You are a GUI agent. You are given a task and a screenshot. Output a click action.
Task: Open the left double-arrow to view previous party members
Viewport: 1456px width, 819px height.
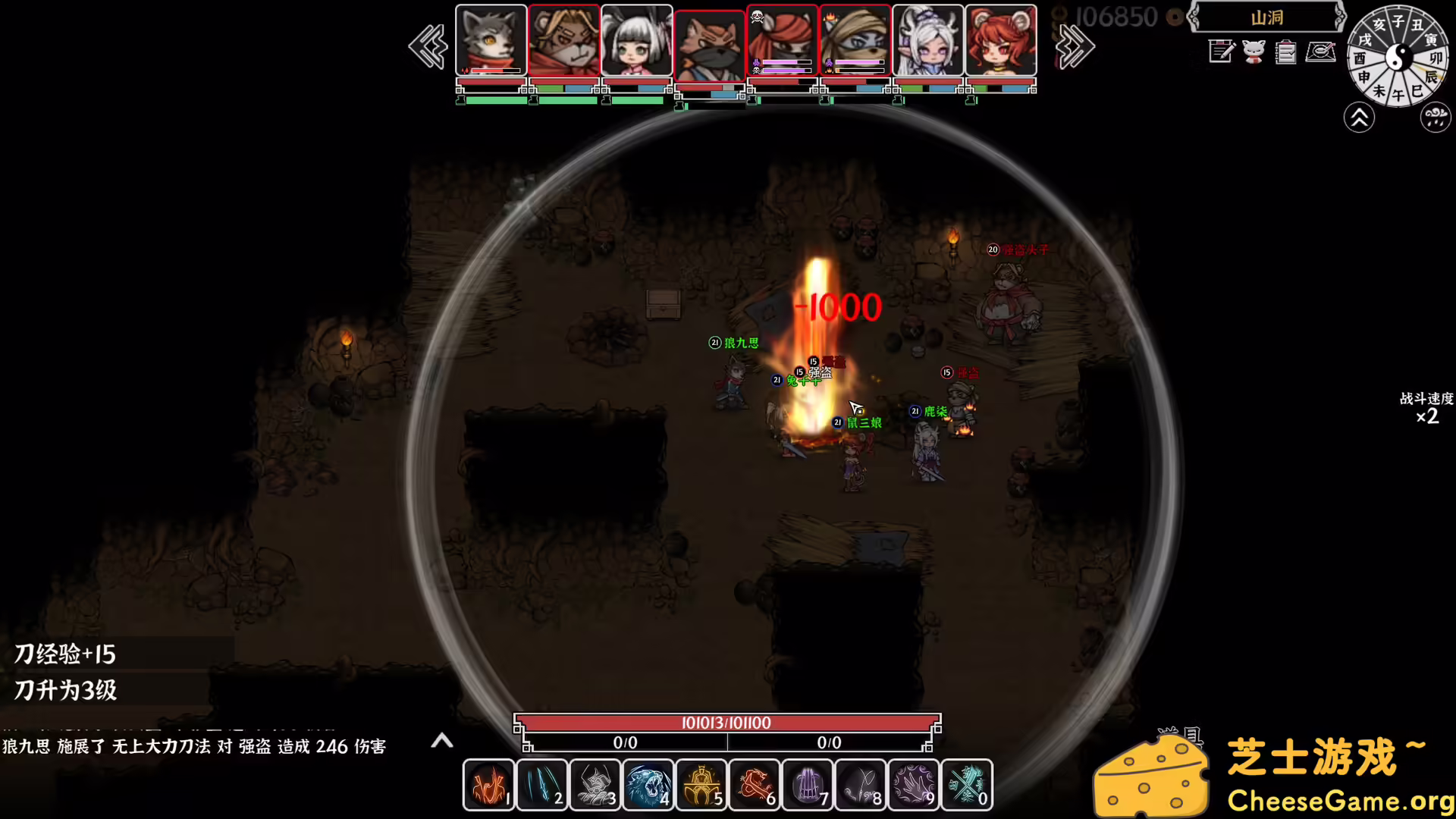click(x=427, y=45)
